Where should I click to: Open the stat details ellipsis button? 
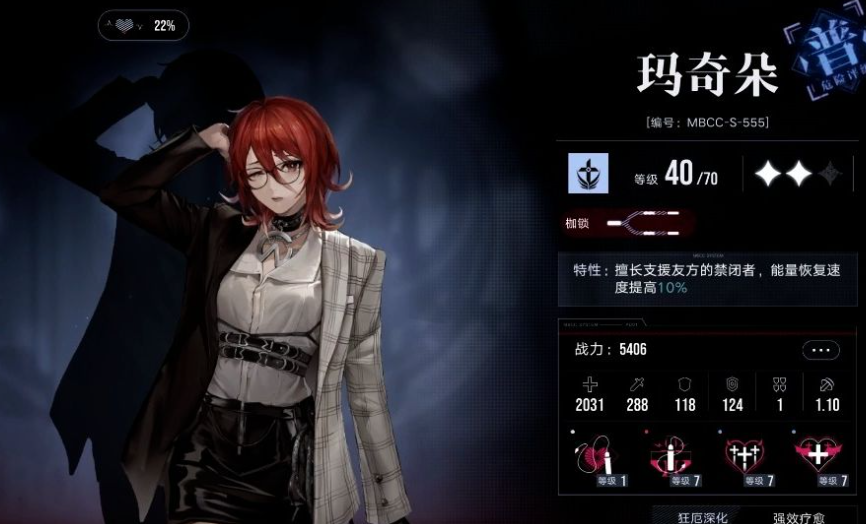pos(820,350)
